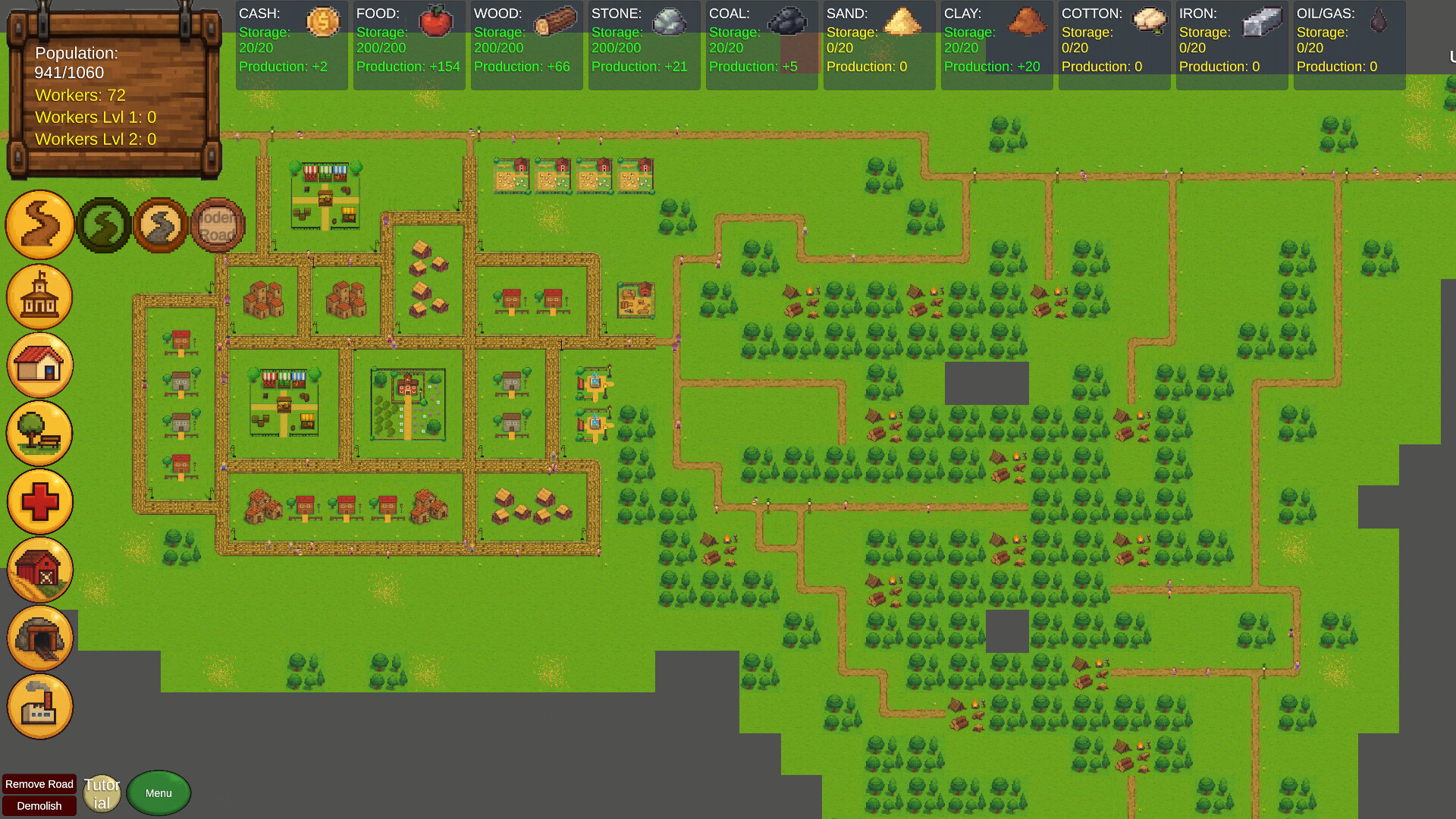Click the coin icon in the CASH panel
The image size is (1456, 819).
[325, 22]
